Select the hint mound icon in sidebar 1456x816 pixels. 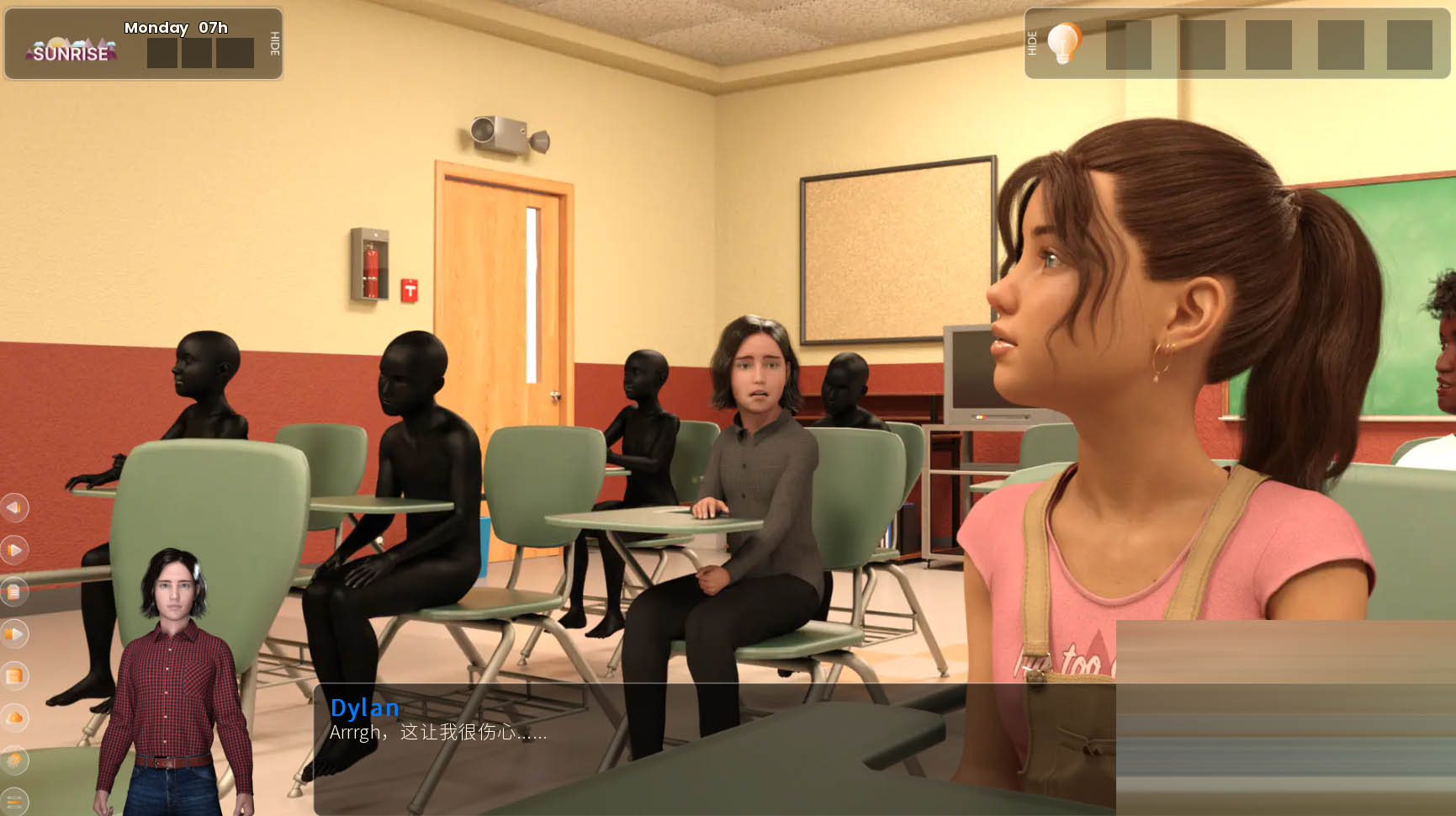coord(13,717)
